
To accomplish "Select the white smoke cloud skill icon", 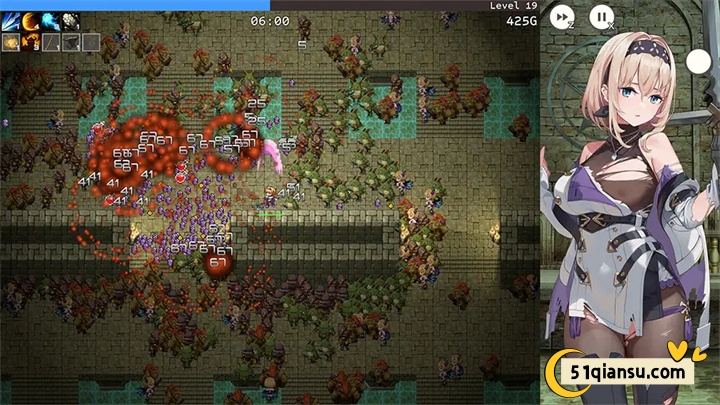I will point(70,21).
